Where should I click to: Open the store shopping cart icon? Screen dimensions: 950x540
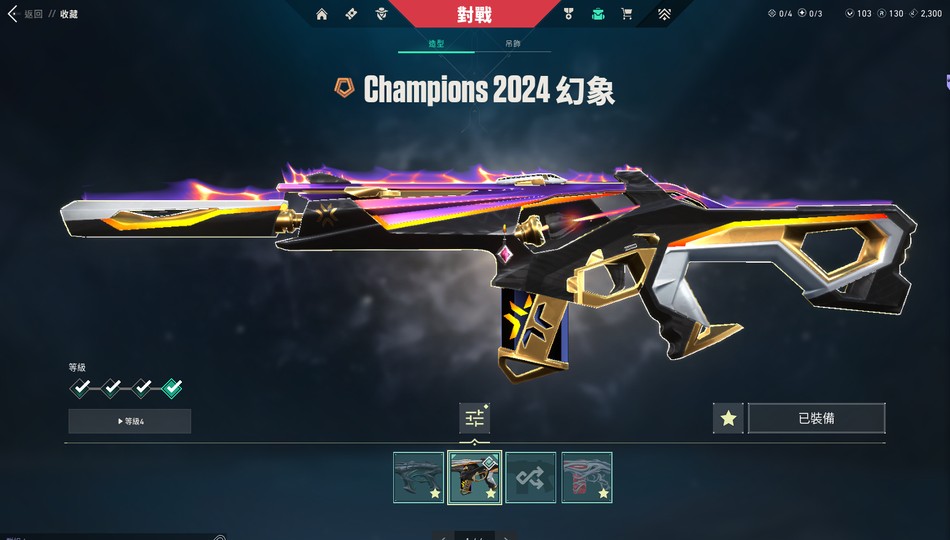[x=627, y=14]
